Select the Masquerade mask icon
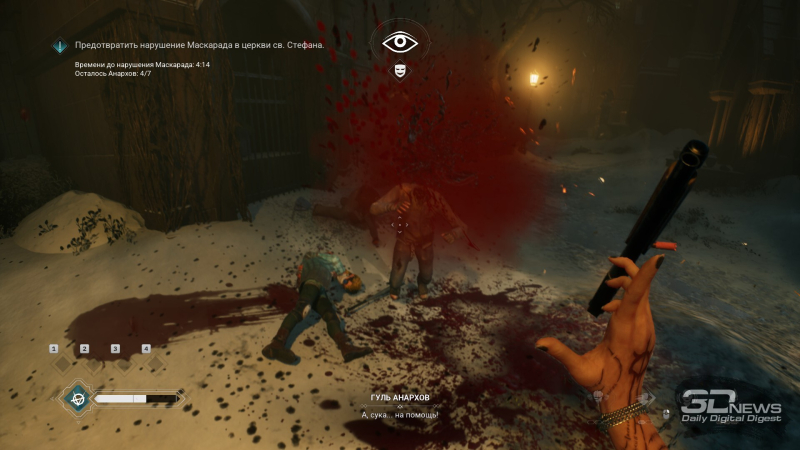 click(x=400, y=72)
